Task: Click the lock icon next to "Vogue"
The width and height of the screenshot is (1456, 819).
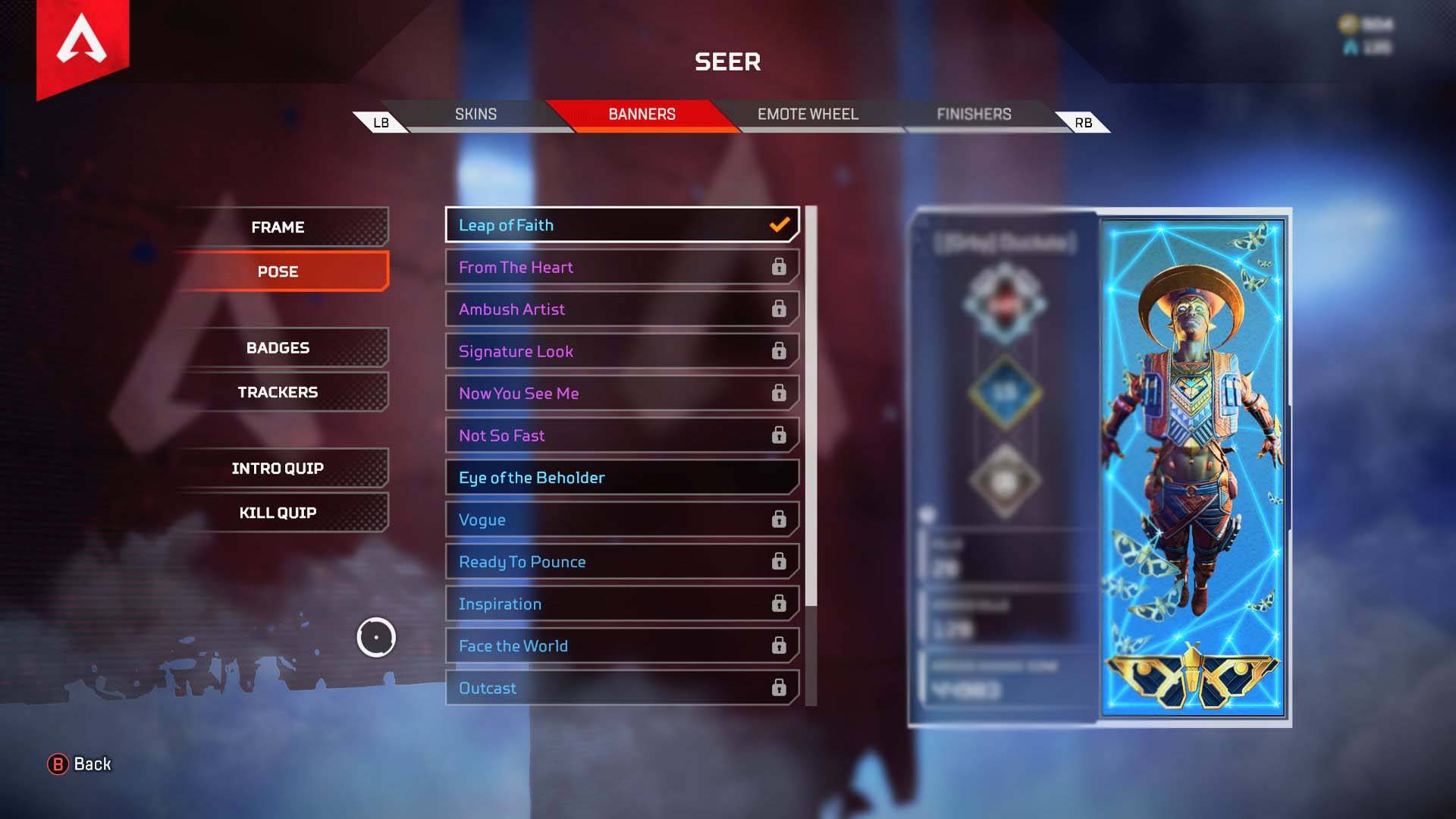Action: coord(779,519)
